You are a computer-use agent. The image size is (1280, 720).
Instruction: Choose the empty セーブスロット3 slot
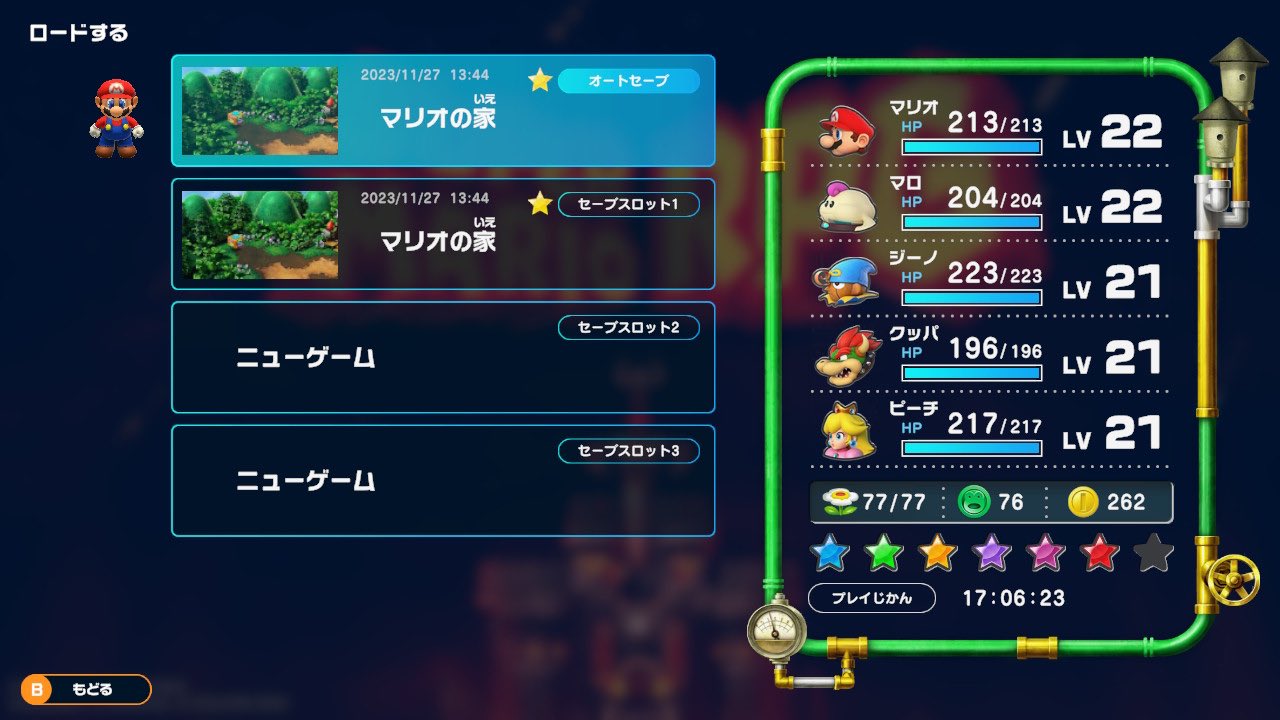tap(443, 480)
